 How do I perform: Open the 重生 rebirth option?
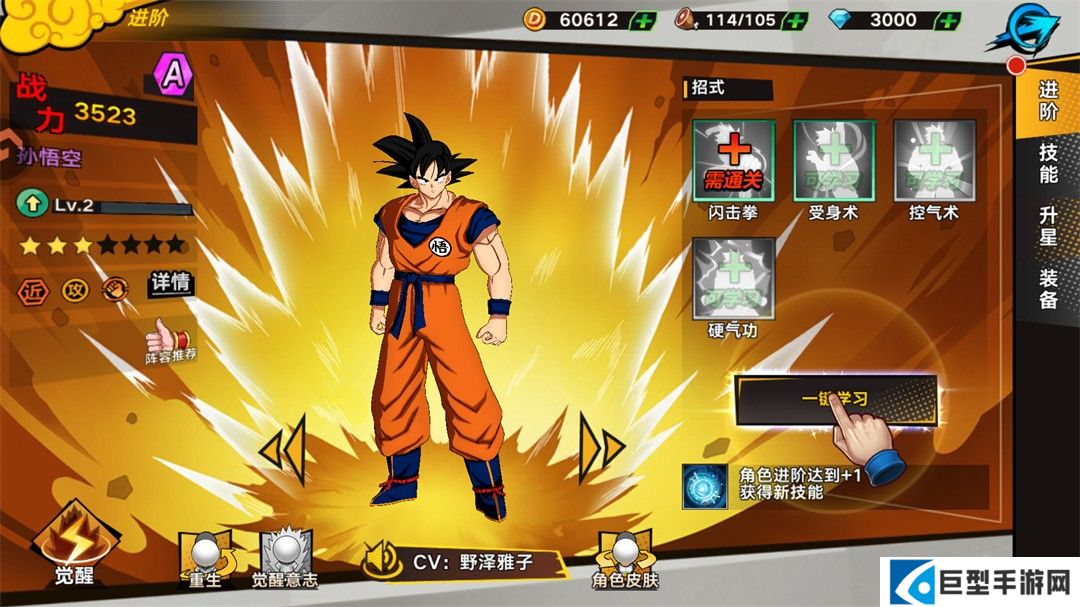click(x=204, y=557)
